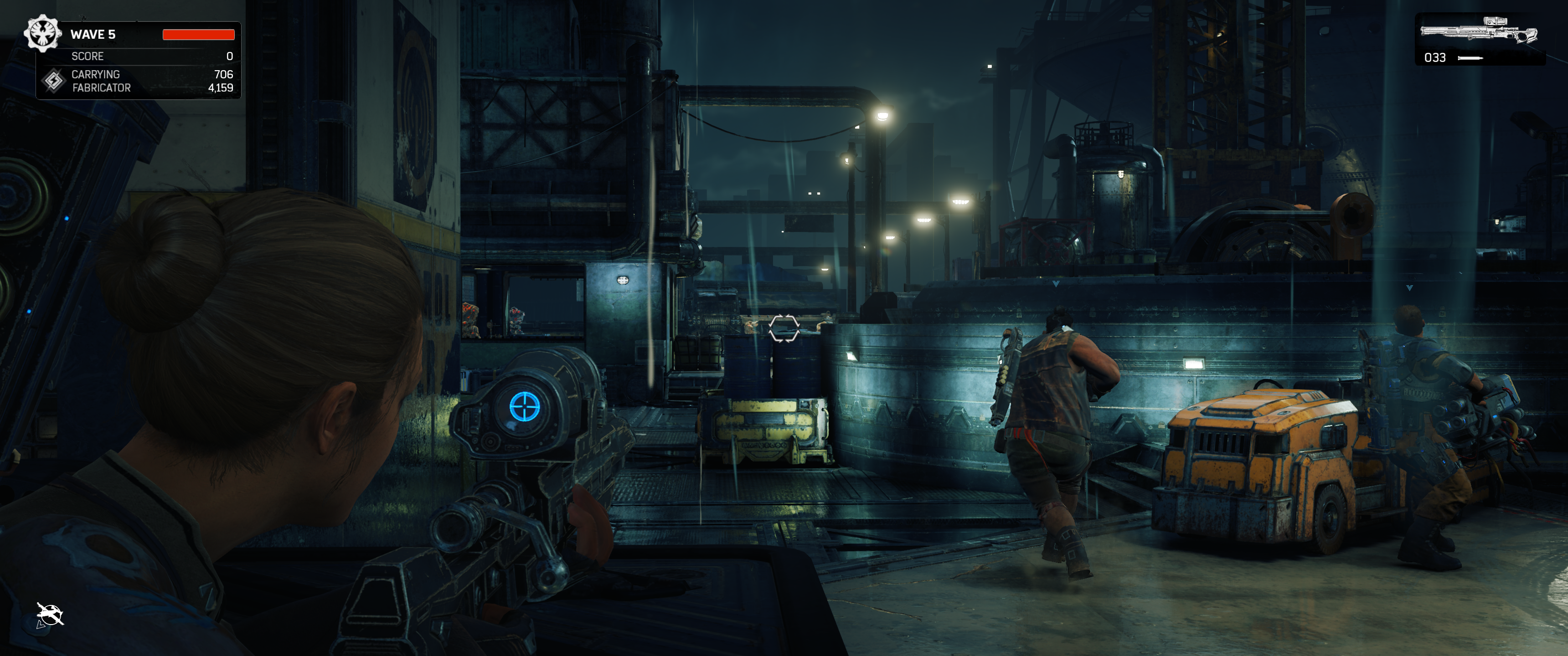
Task: Click the COG gear emblem beside Wave 5
Action: point(42,33)
